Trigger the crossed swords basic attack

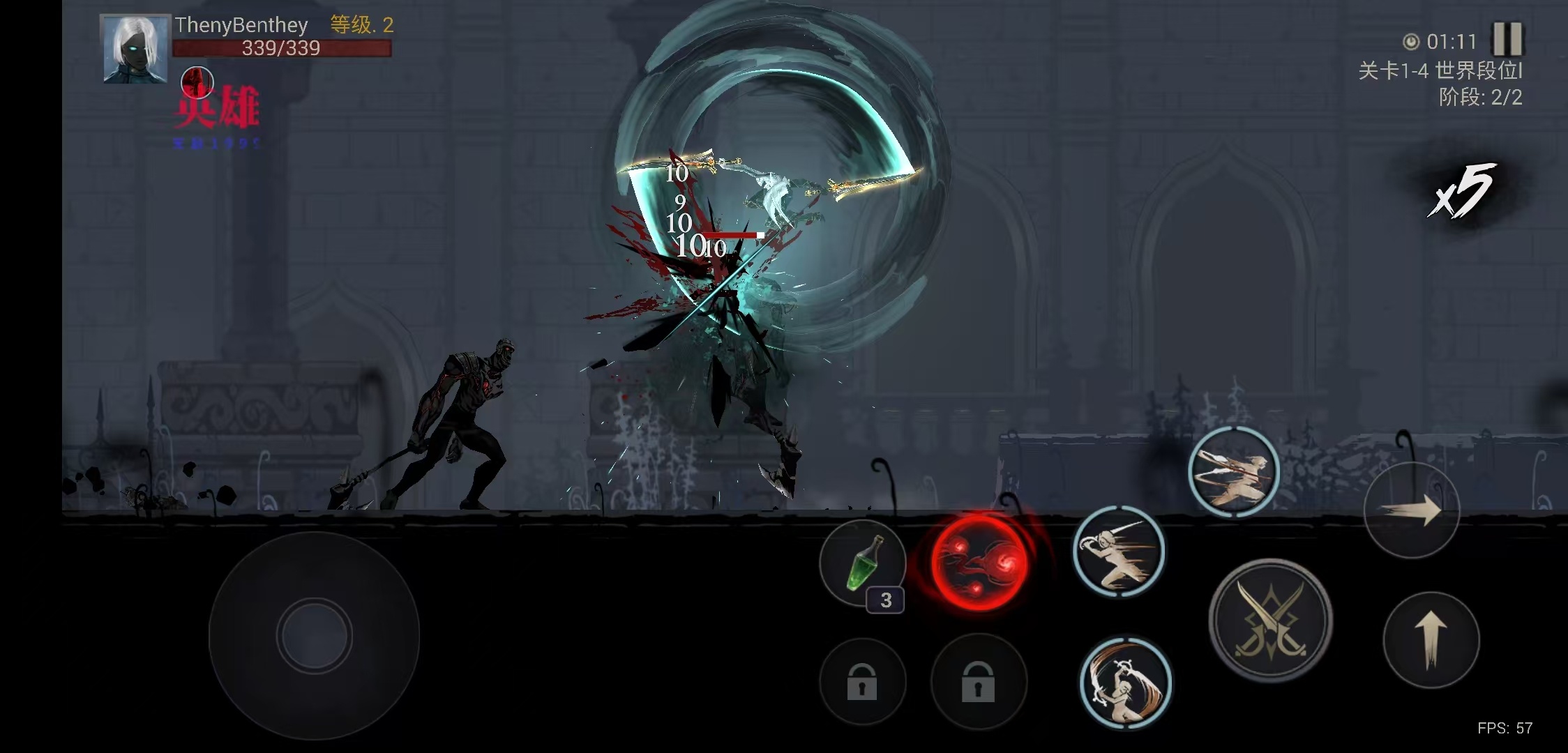[x=1270, y=621]
